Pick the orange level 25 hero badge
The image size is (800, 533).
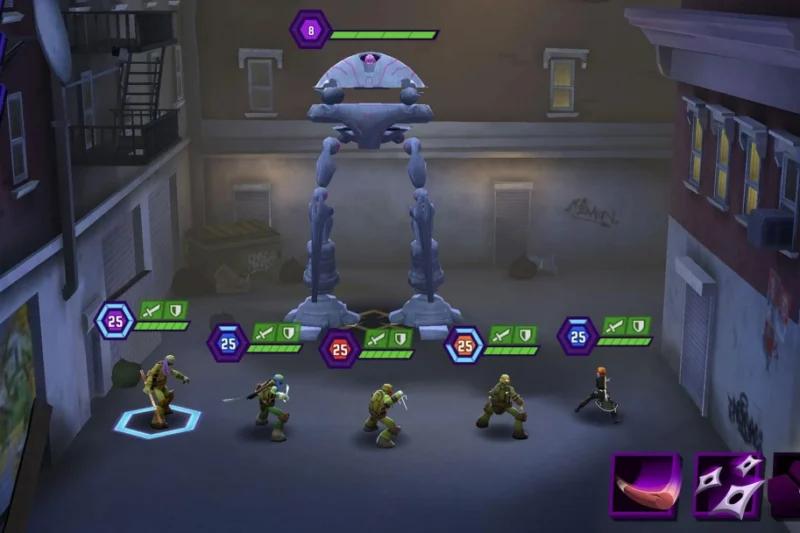[x=464, y=345]
